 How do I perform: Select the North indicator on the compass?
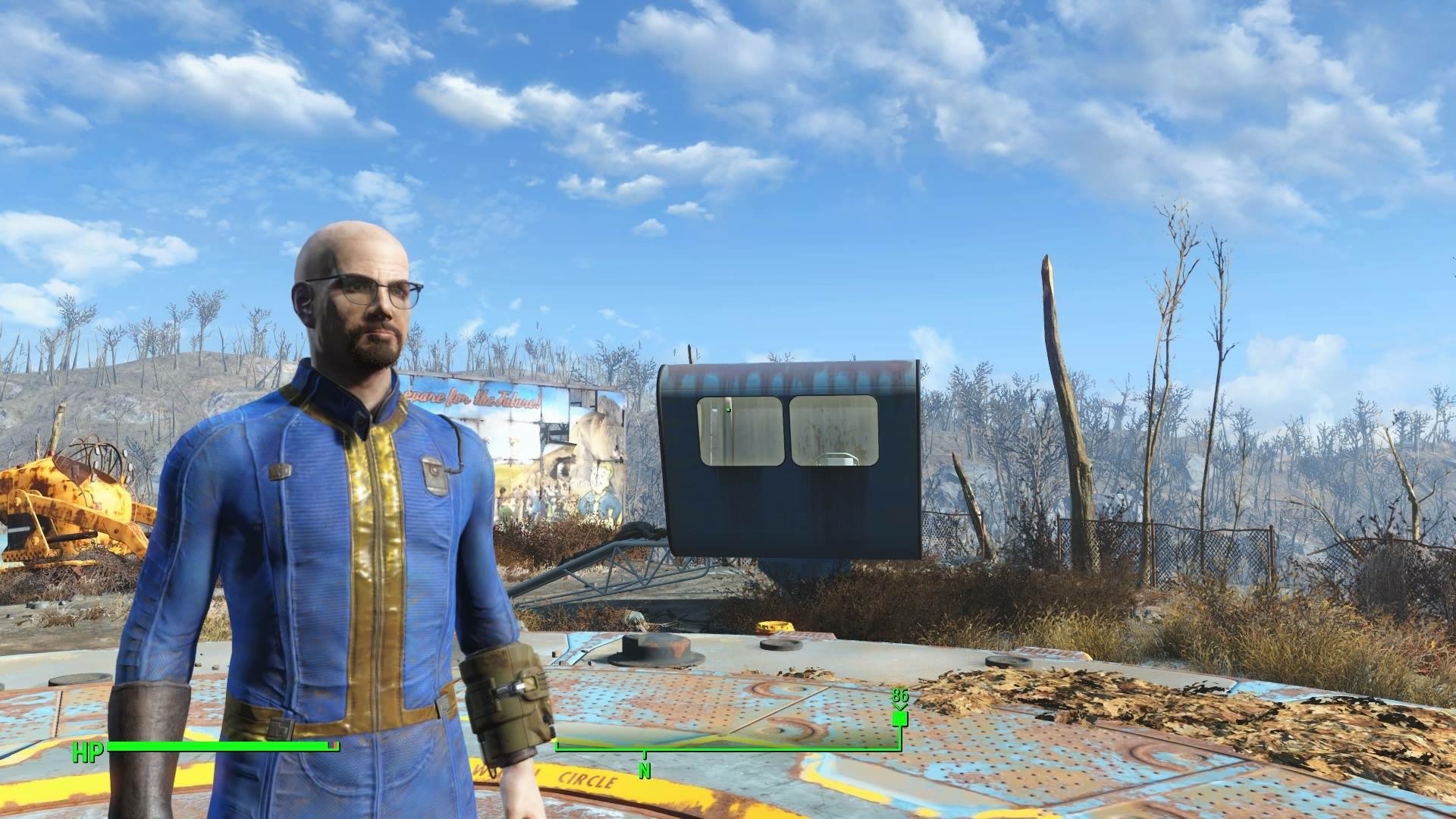(645, 772)
